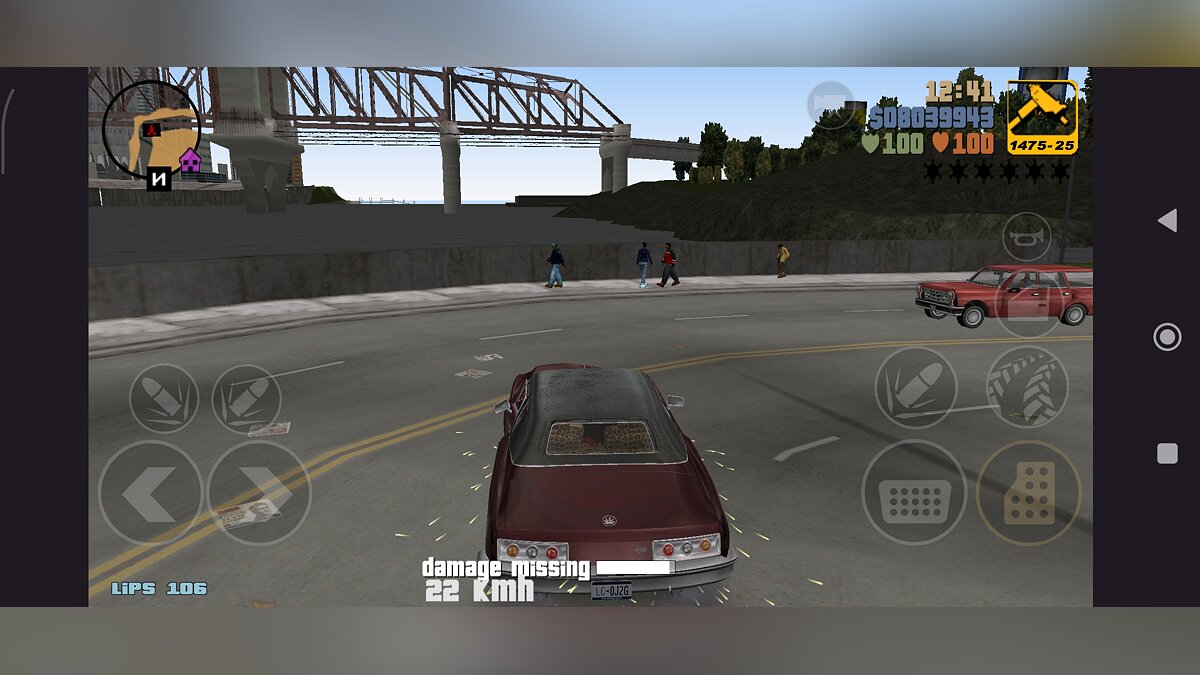Switch camera view with the camera button

tap(830, 105)
